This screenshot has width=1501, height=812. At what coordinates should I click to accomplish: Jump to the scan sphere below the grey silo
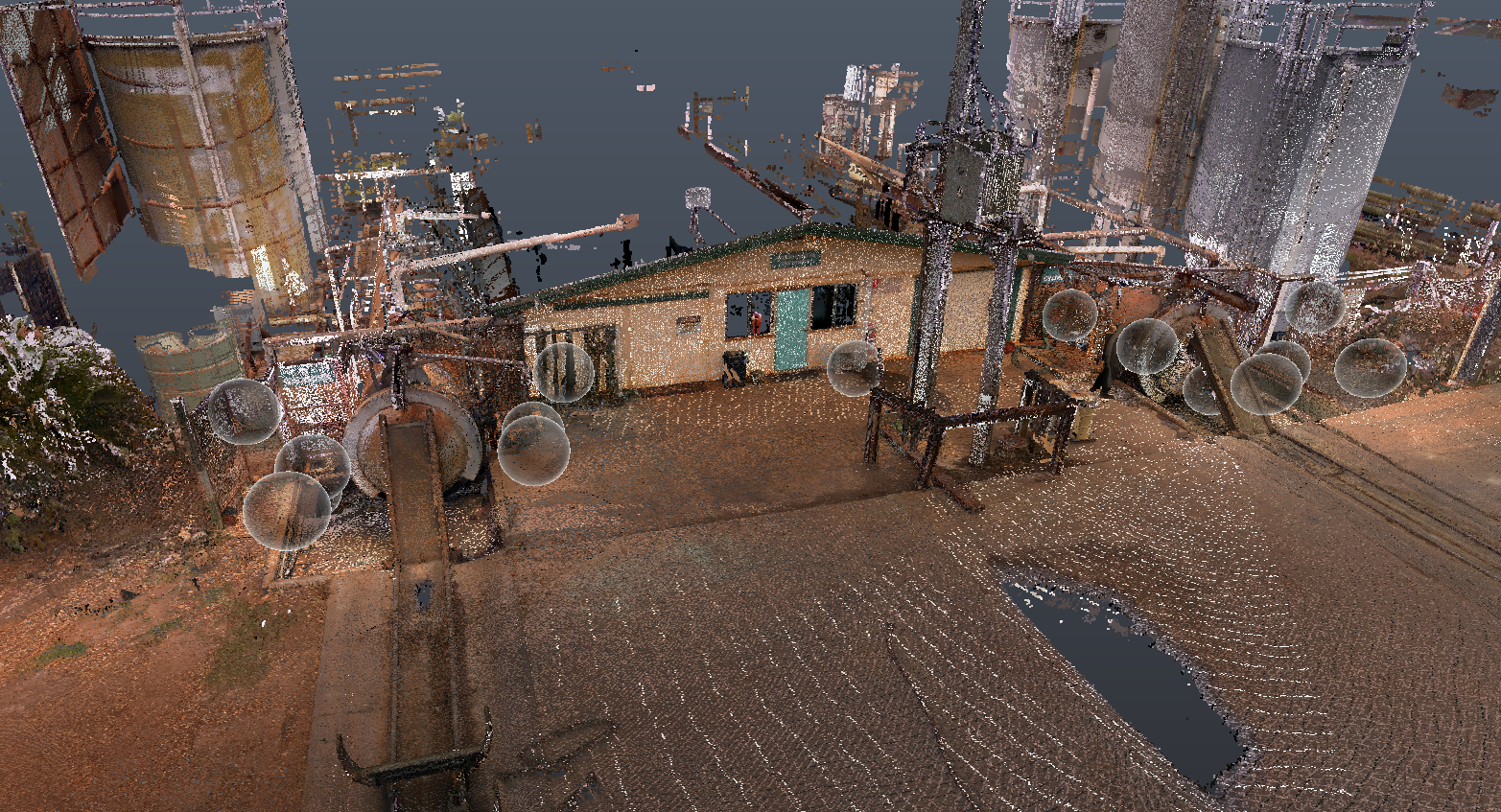click(x=1315, y=307)
